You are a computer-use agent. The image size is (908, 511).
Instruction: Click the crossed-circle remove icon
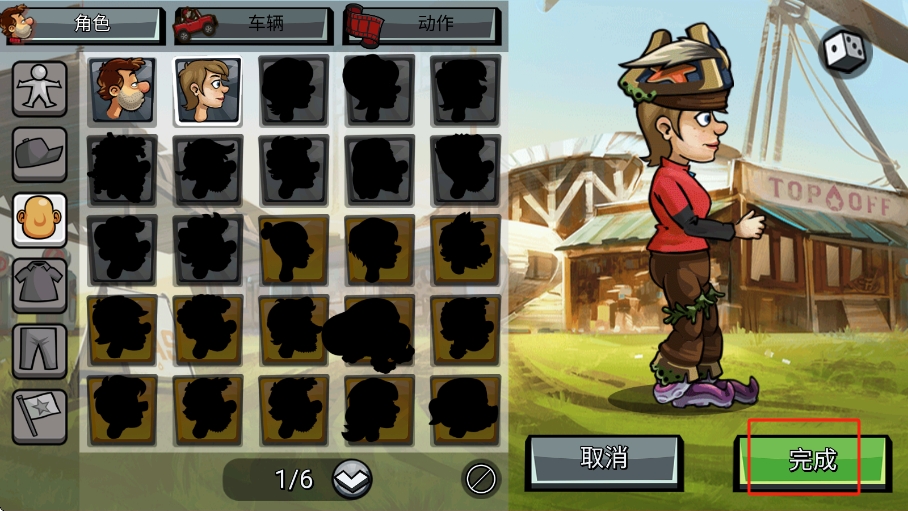481,480
